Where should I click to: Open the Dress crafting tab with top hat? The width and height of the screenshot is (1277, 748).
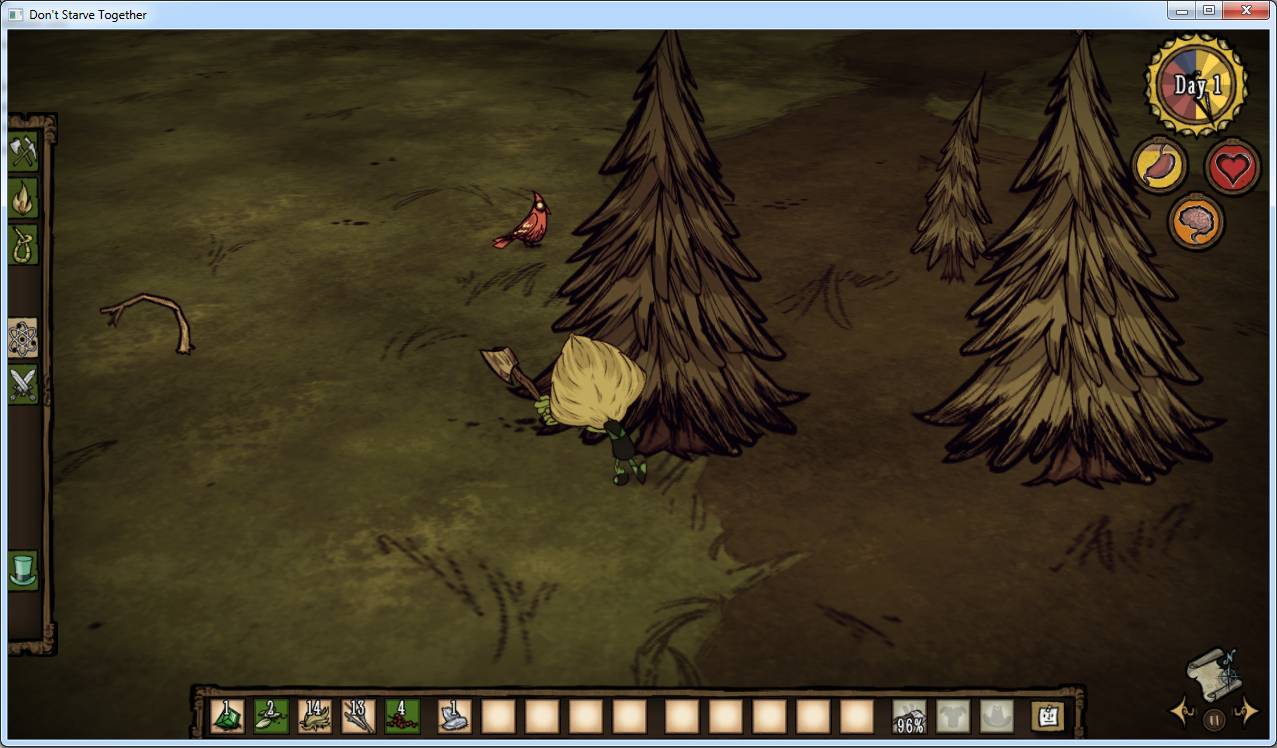(23, 570)
